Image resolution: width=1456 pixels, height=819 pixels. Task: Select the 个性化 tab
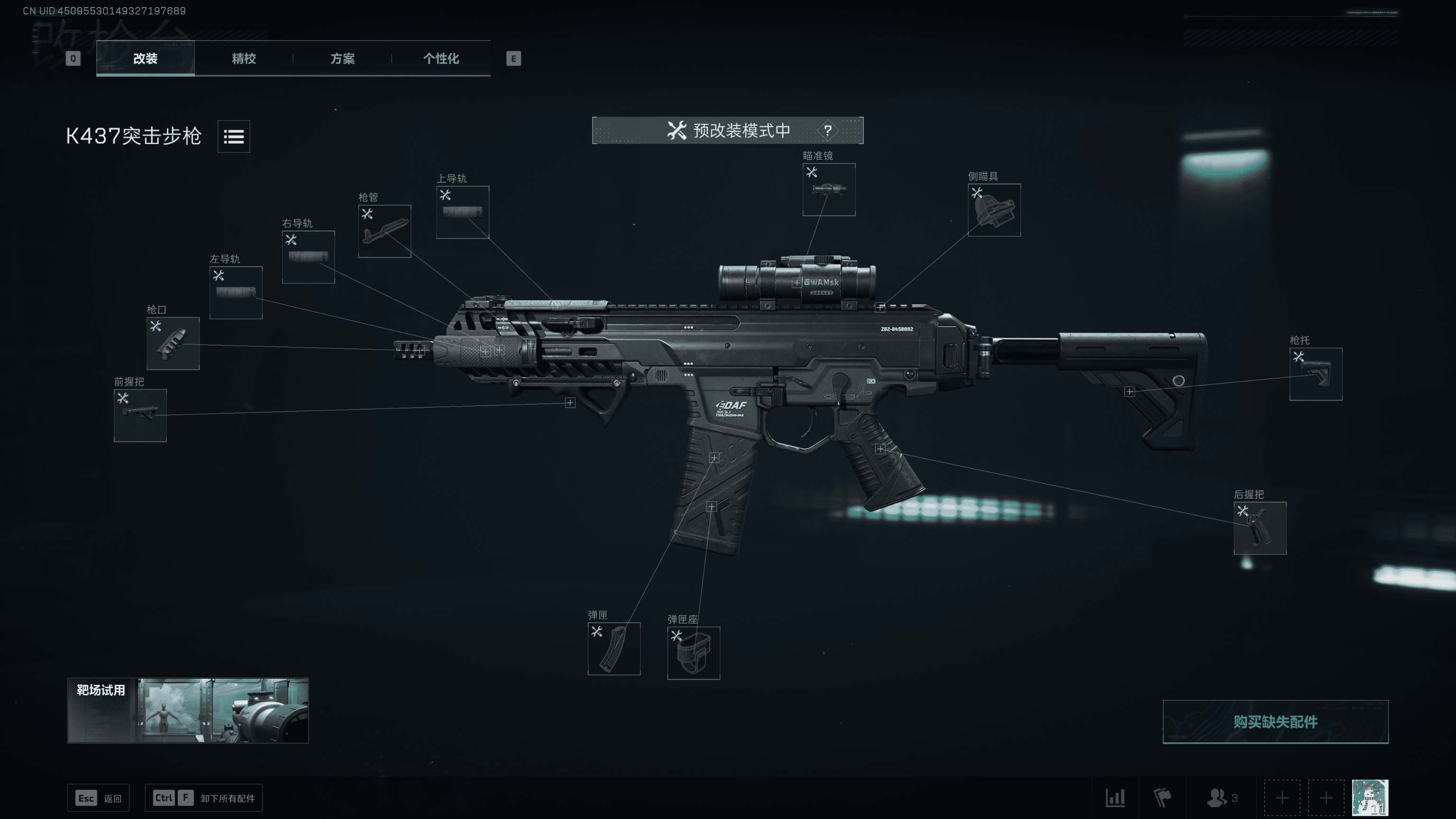click(441, 58)
